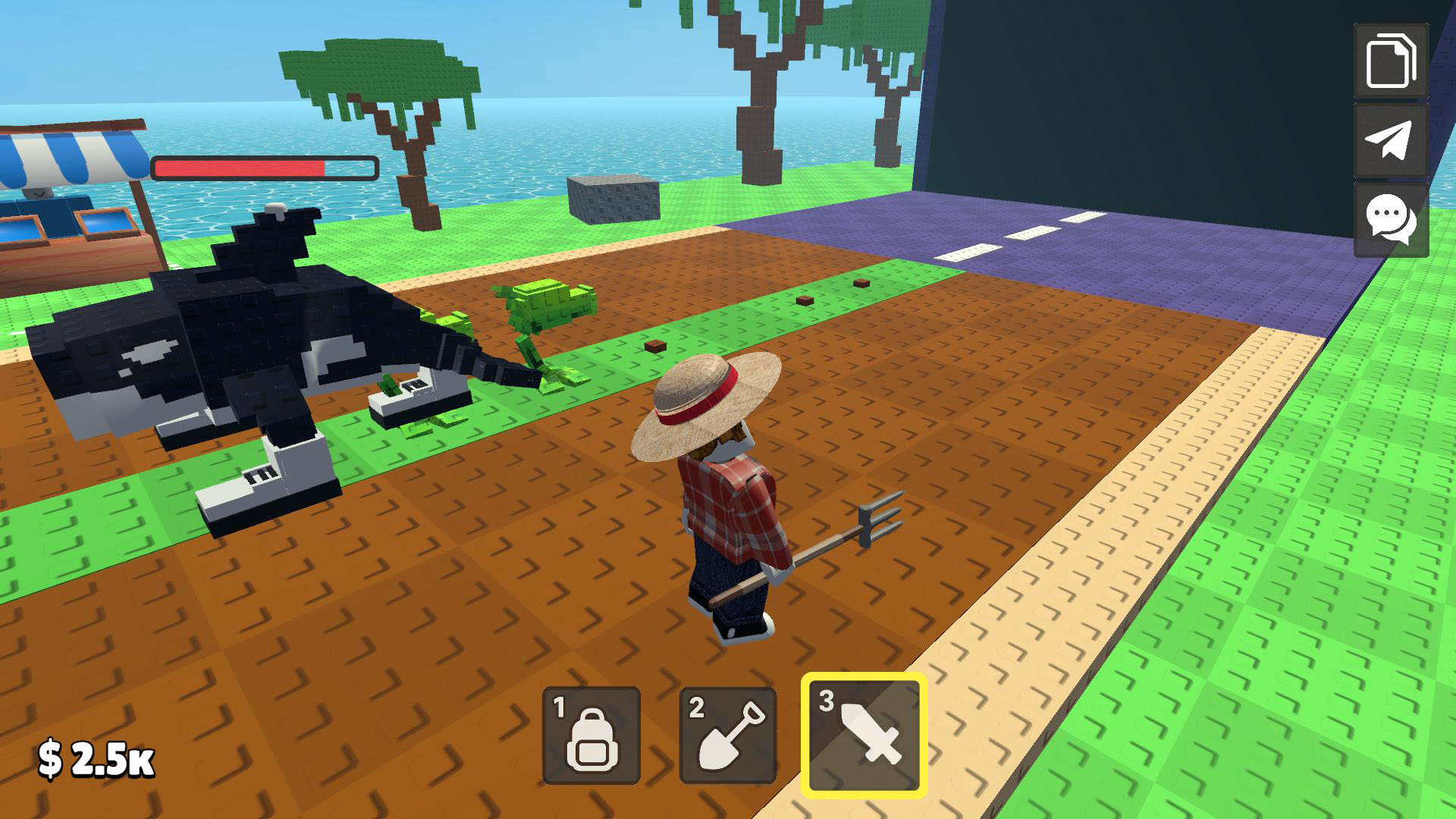Click the red health bar above the orca

265,167
